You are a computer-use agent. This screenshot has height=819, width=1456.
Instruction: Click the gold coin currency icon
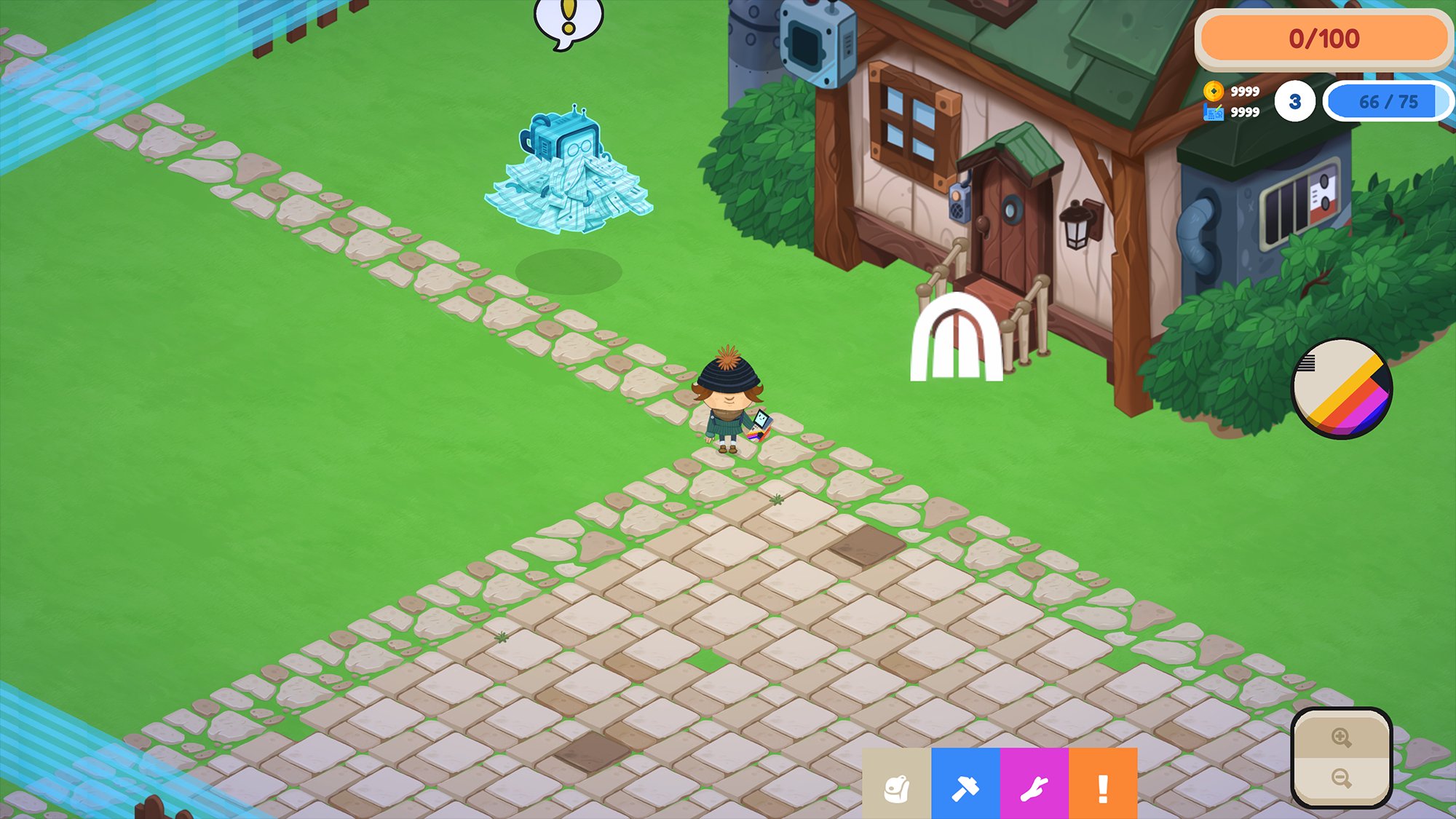coord(1213,91)
